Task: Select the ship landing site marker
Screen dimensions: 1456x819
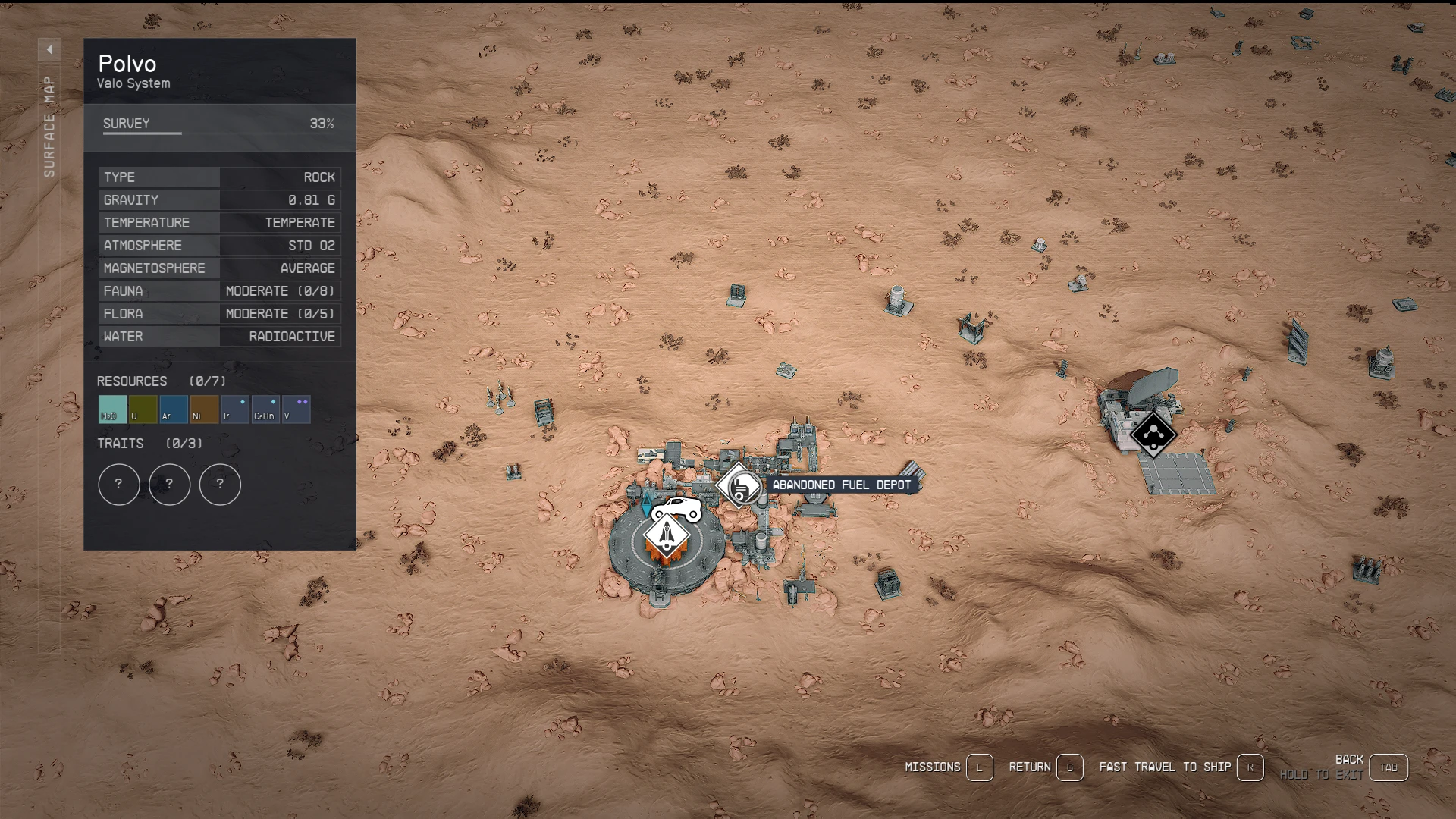Action: click(666, 536)
